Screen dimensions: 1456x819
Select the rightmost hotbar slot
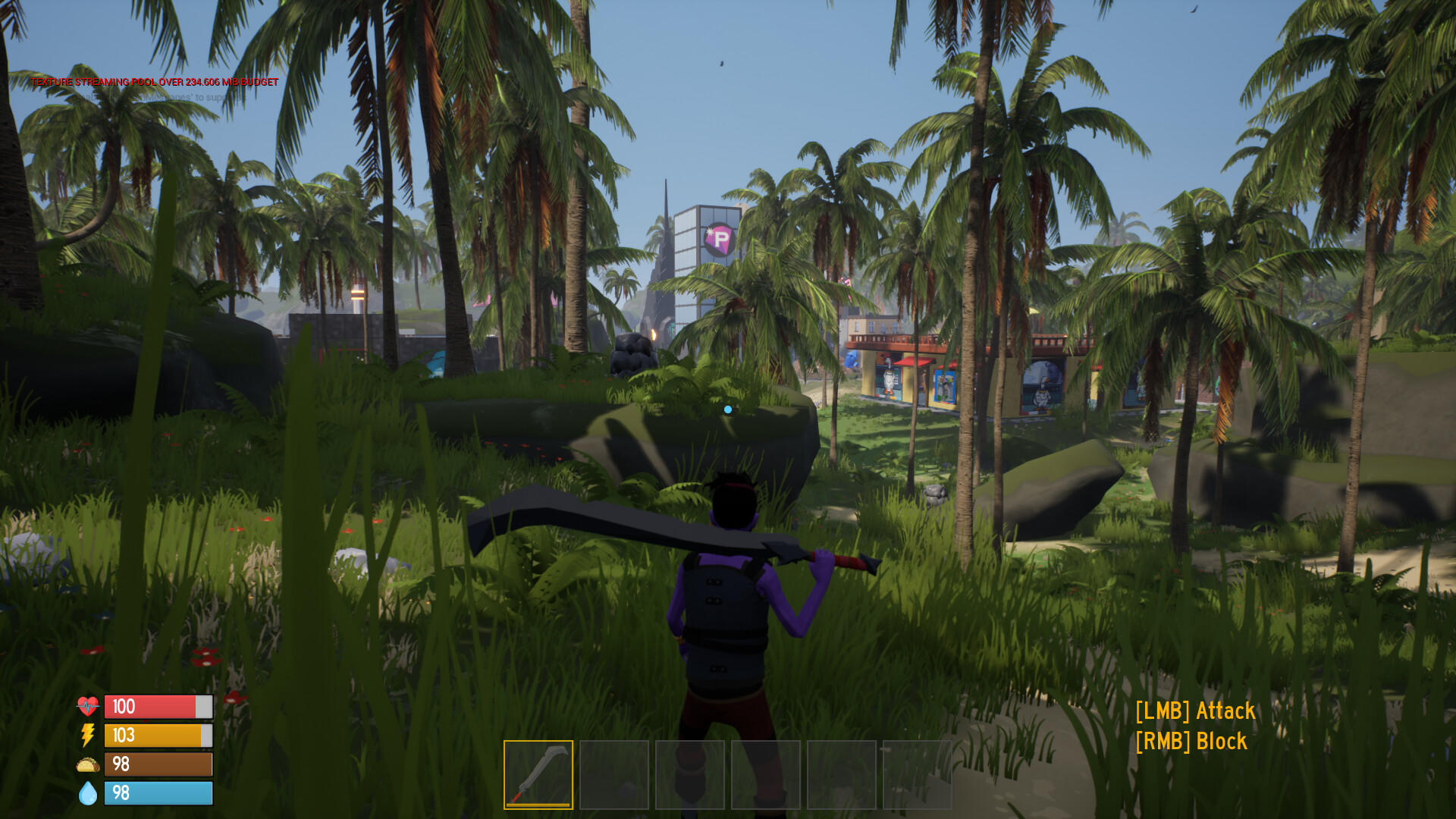click(x=917, y=775)
